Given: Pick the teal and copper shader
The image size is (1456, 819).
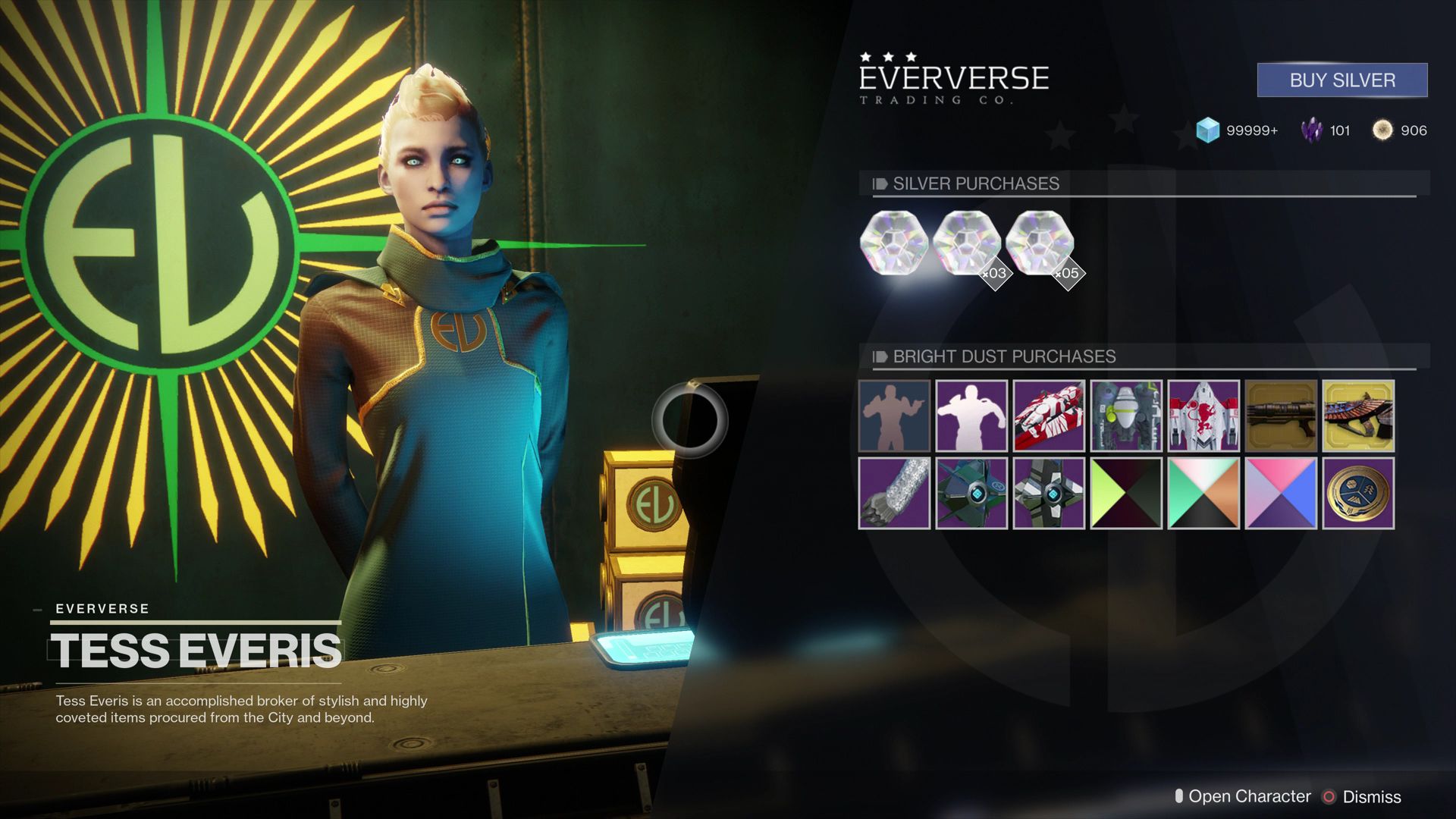Looking at the screenshot, I should click(1203, 494).
